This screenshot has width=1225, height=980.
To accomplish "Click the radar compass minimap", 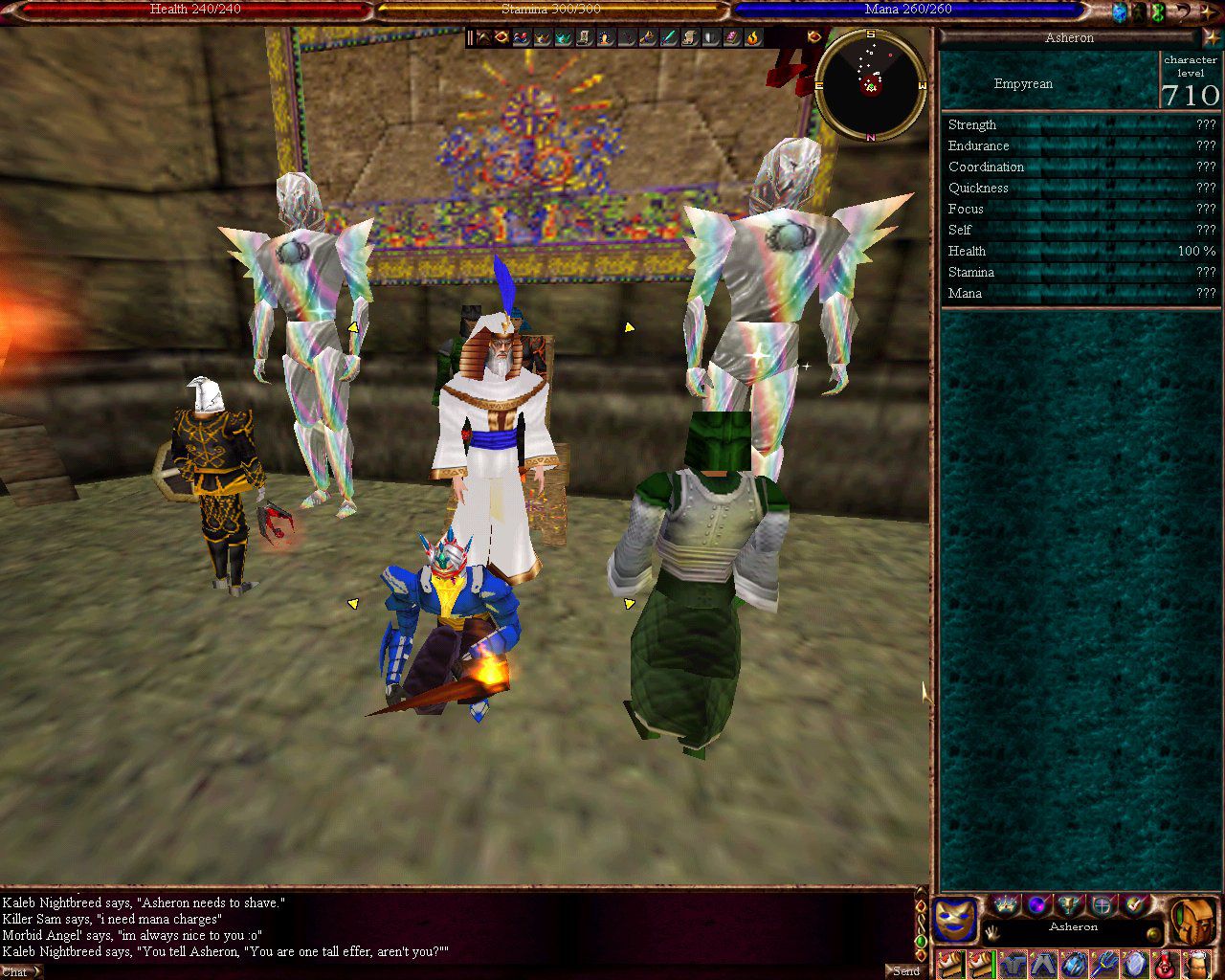I will pos(871,85).
